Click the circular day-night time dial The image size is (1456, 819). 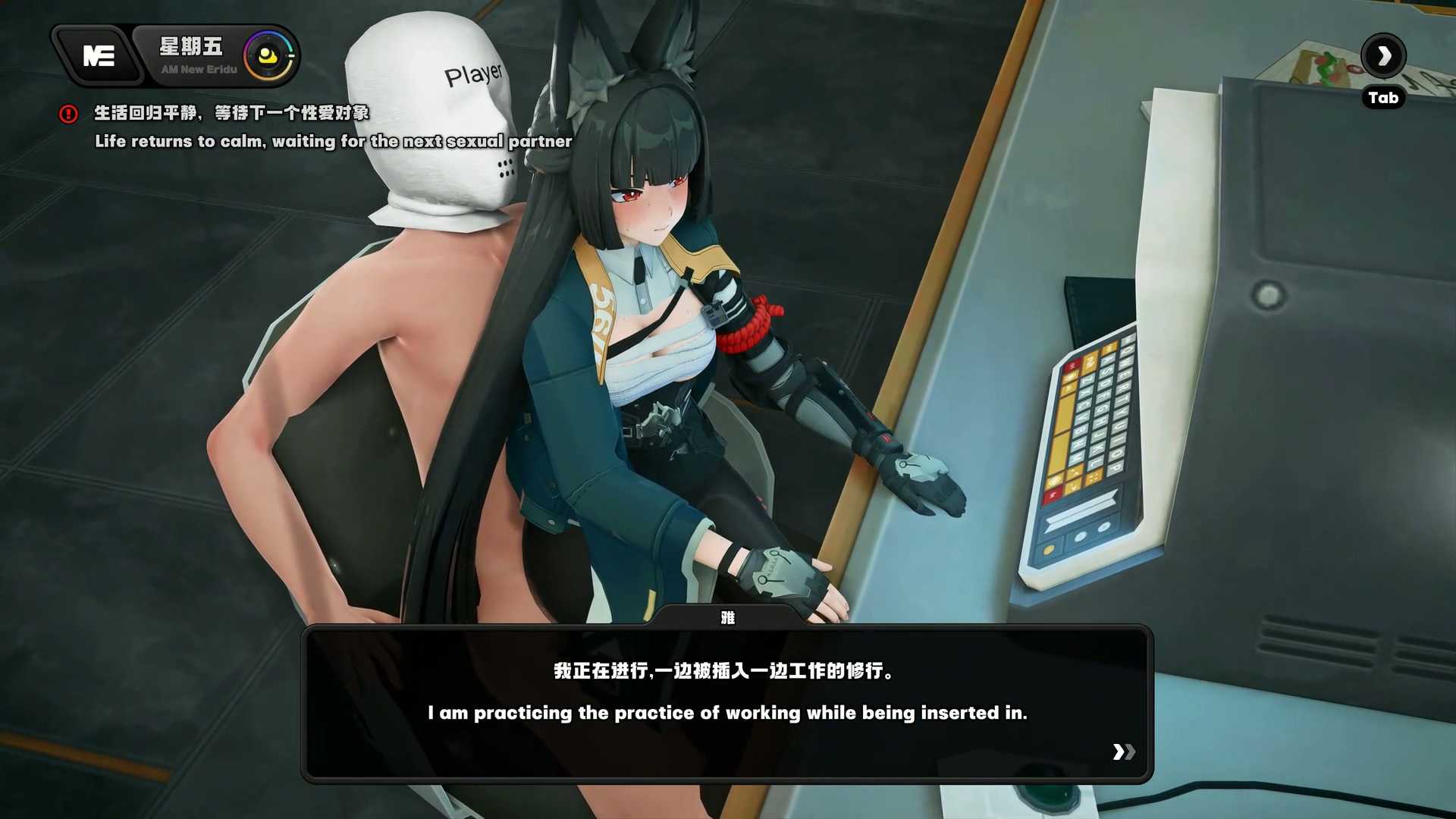[x=268, y=55]
